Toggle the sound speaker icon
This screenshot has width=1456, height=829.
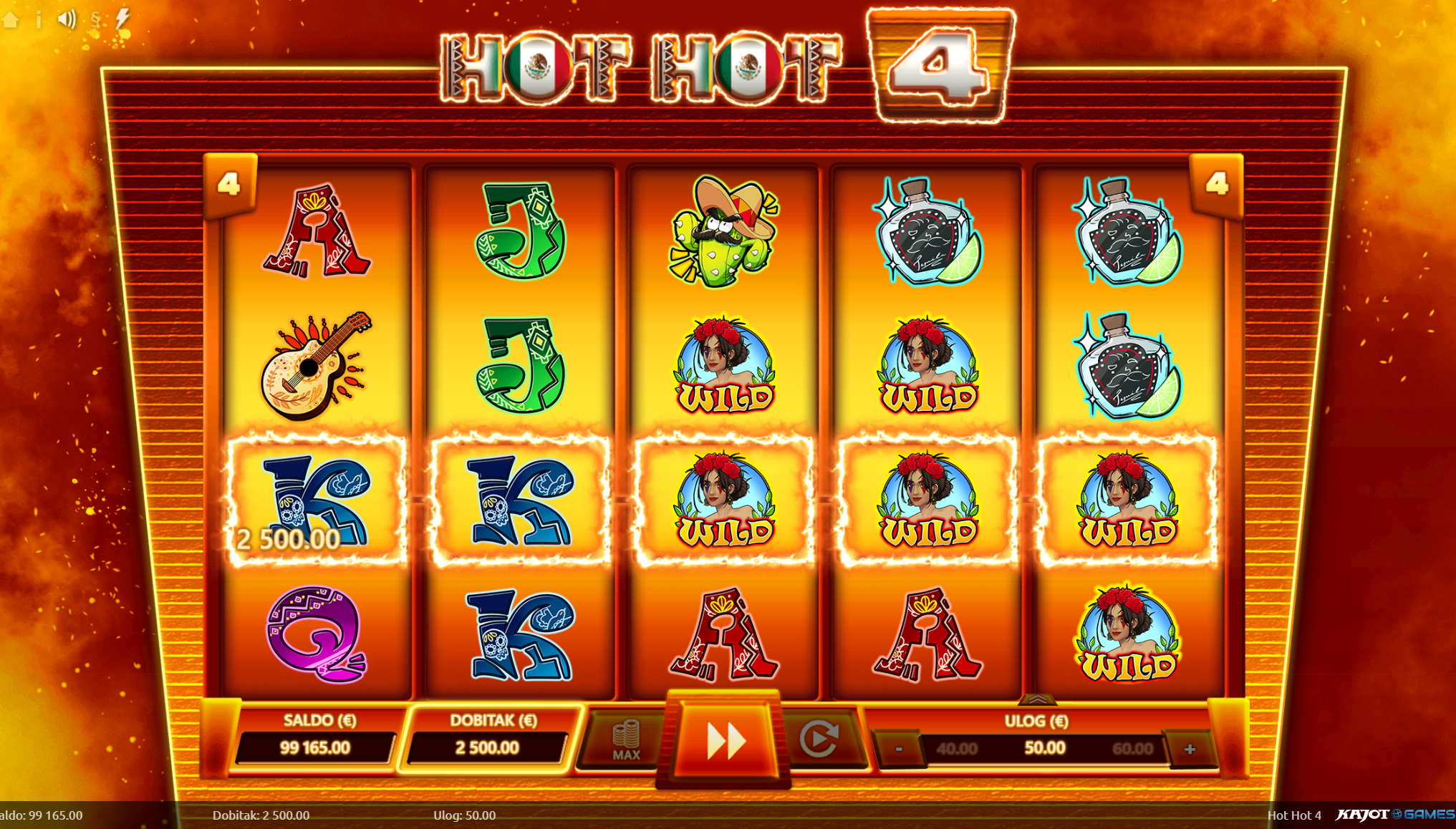pyautogui.click(x=67, y=19)
